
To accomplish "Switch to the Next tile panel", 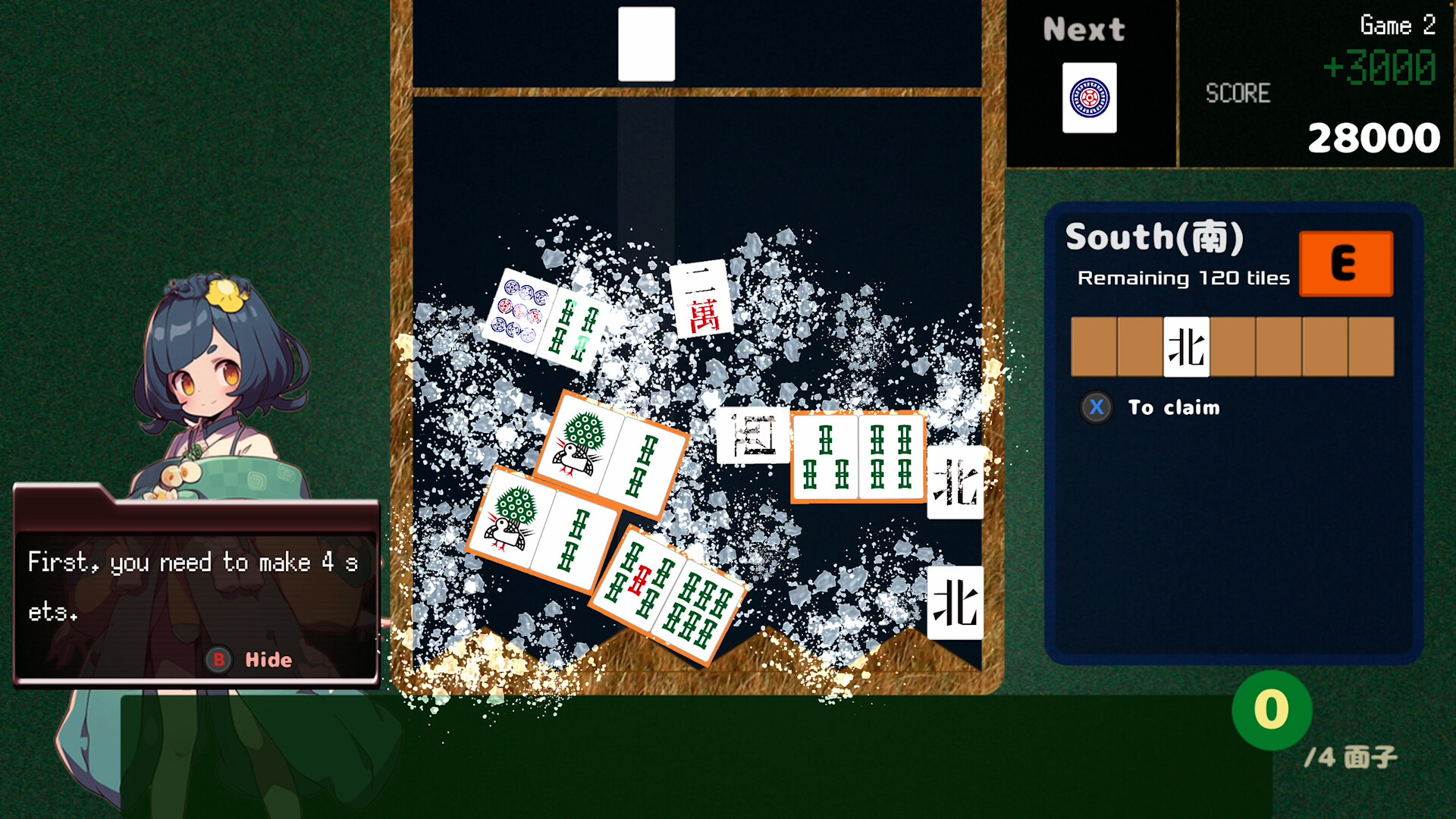I will pyautogui.click(x=1083, y=29).
